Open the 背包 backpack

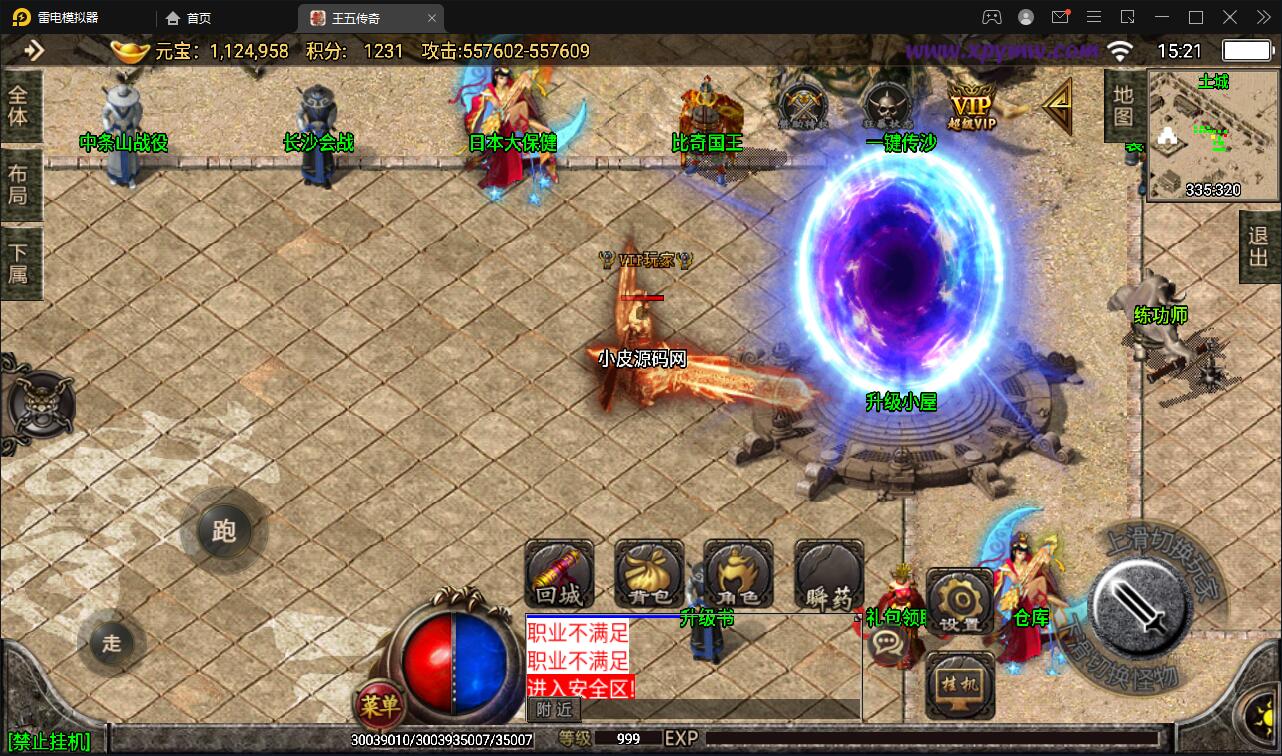[x=649, y=575]
